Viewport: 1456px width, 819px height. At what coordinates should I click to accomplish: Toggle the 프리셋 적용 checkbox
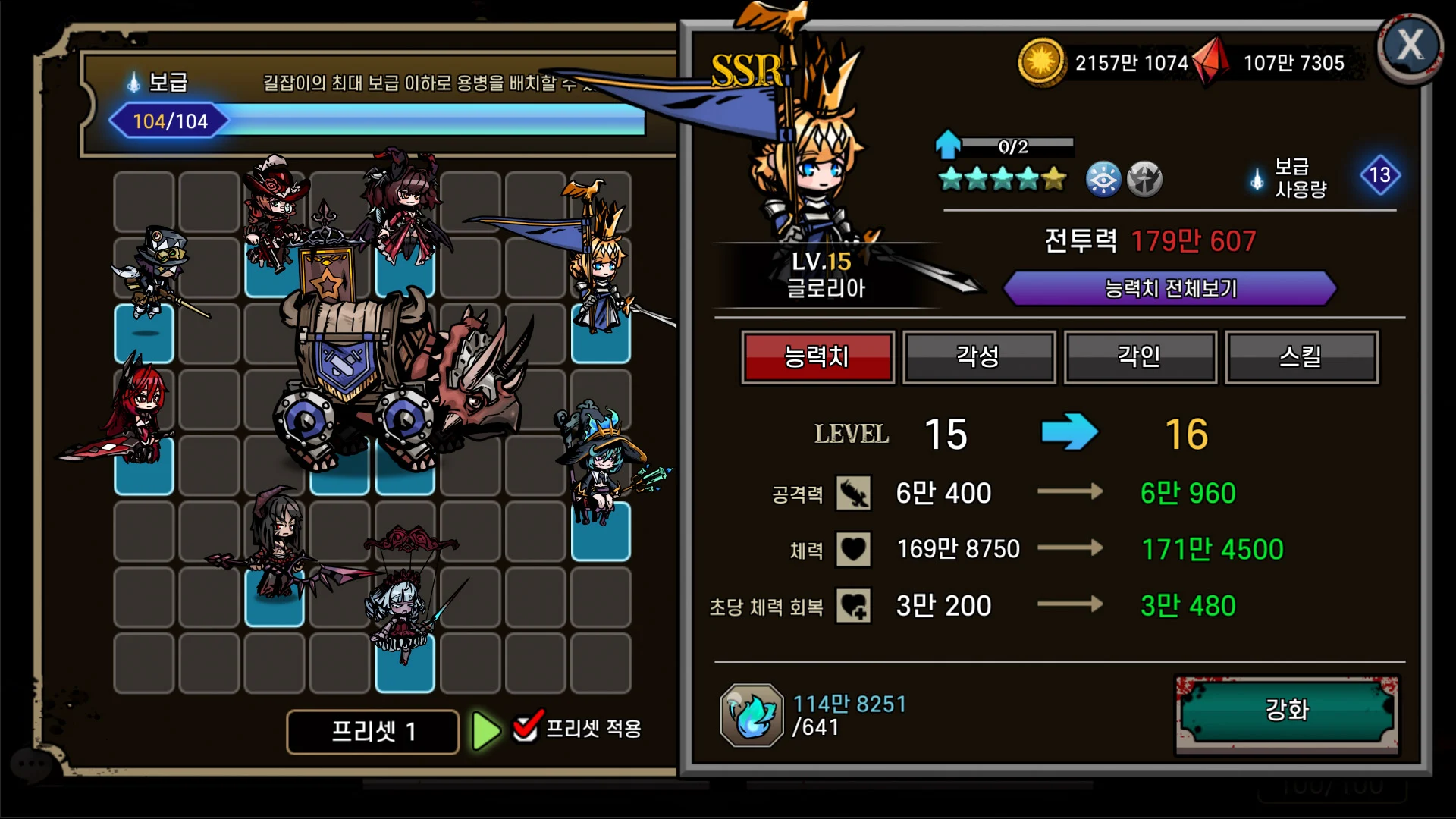[526, 727]
